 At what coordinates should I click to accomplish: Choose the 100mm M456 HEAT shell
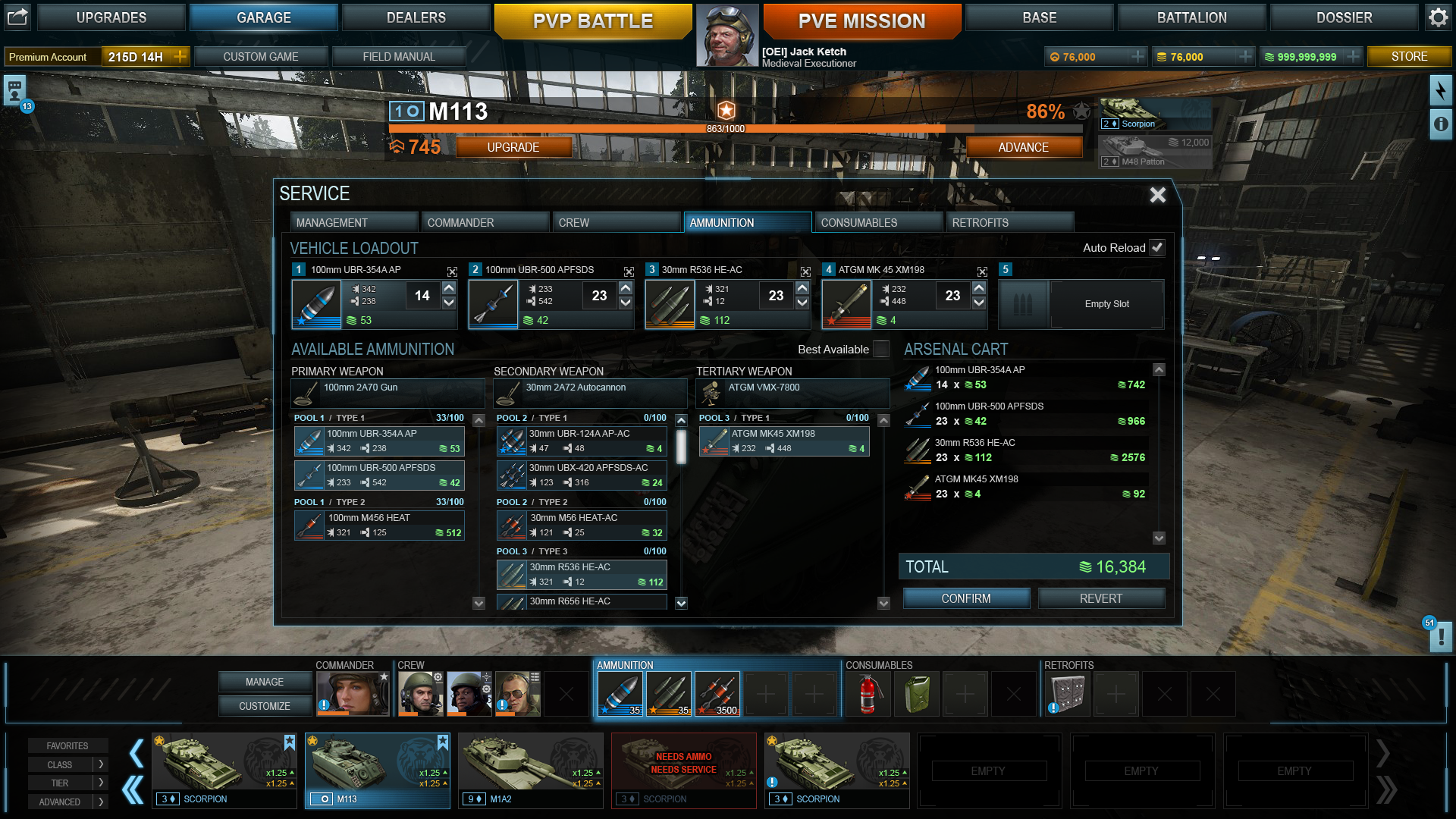379,525
